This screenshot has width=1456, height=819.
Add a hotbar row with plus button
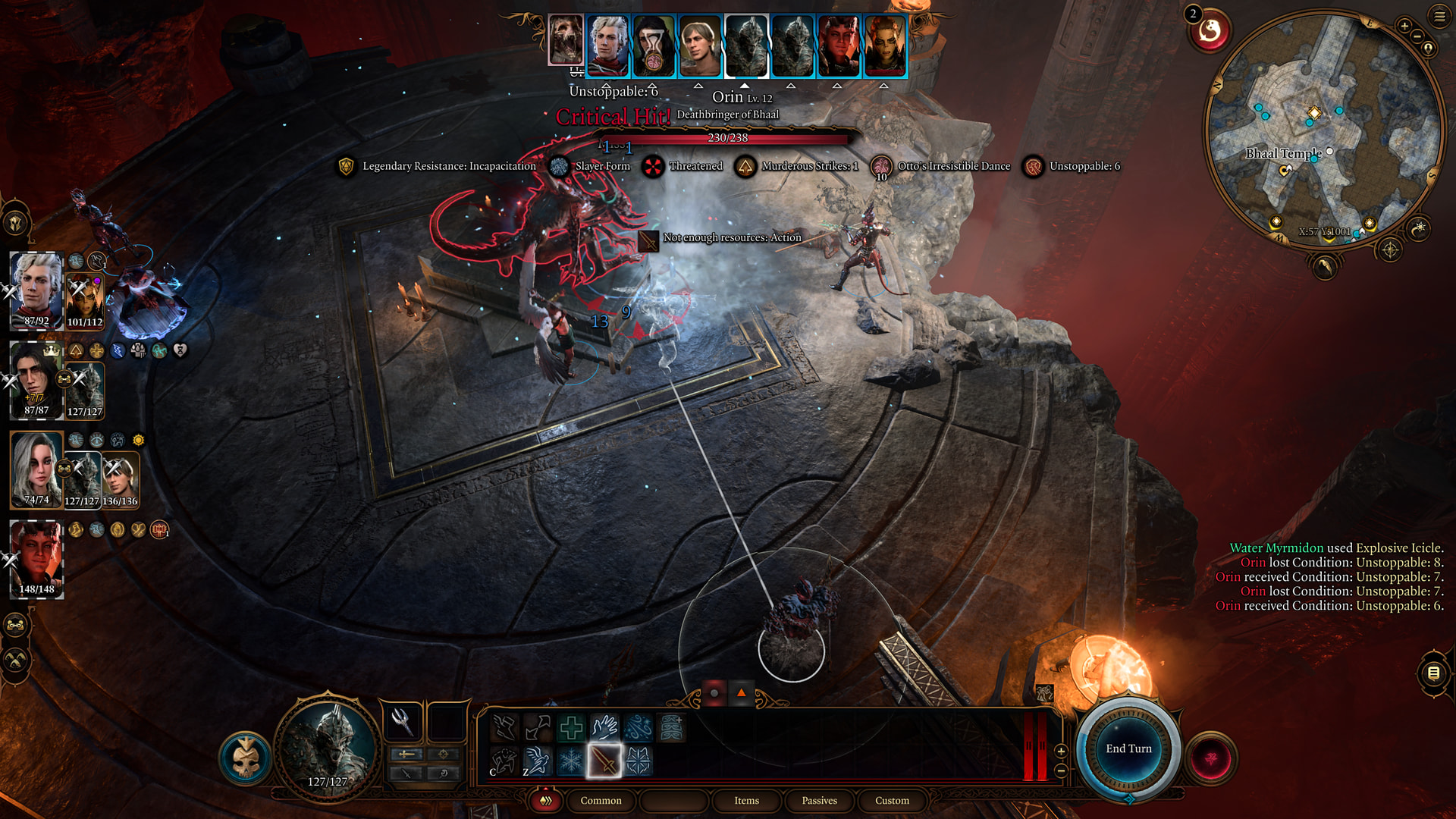point(1061,751)
